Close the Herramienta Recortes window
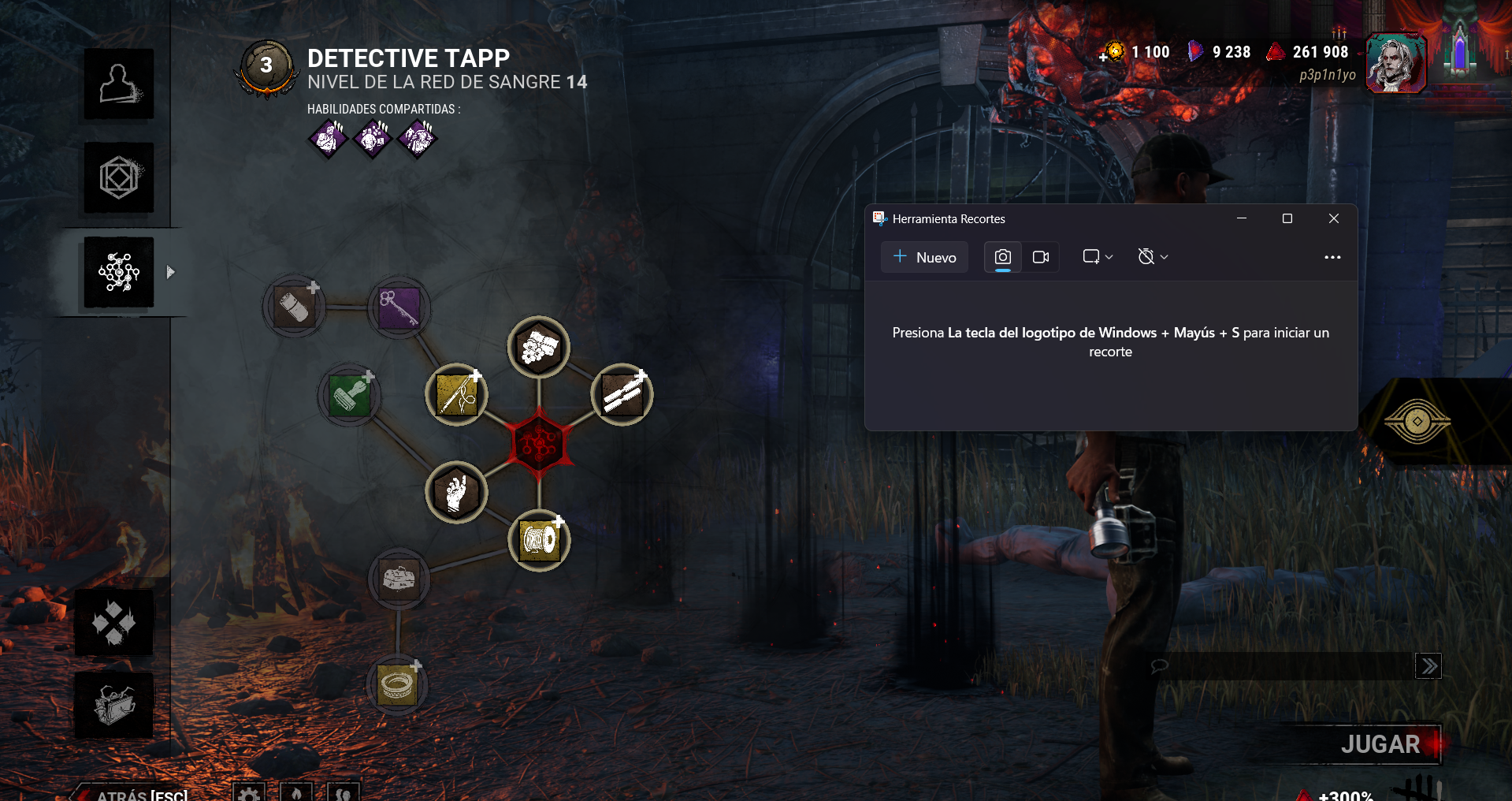1512x801 pixels. tap(1333, 218)
